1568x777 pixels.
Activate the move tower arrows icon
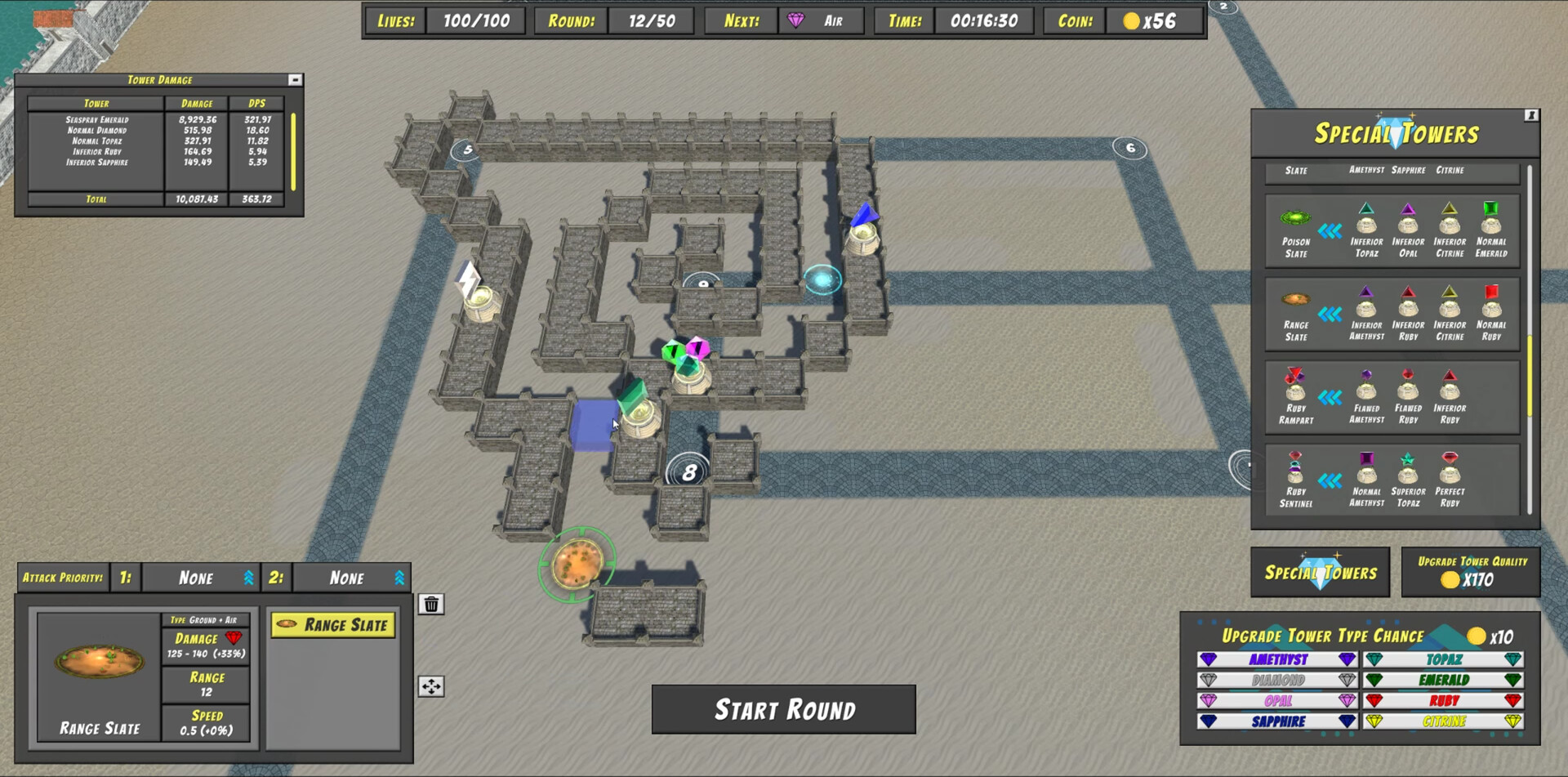(x=431, y=686)
